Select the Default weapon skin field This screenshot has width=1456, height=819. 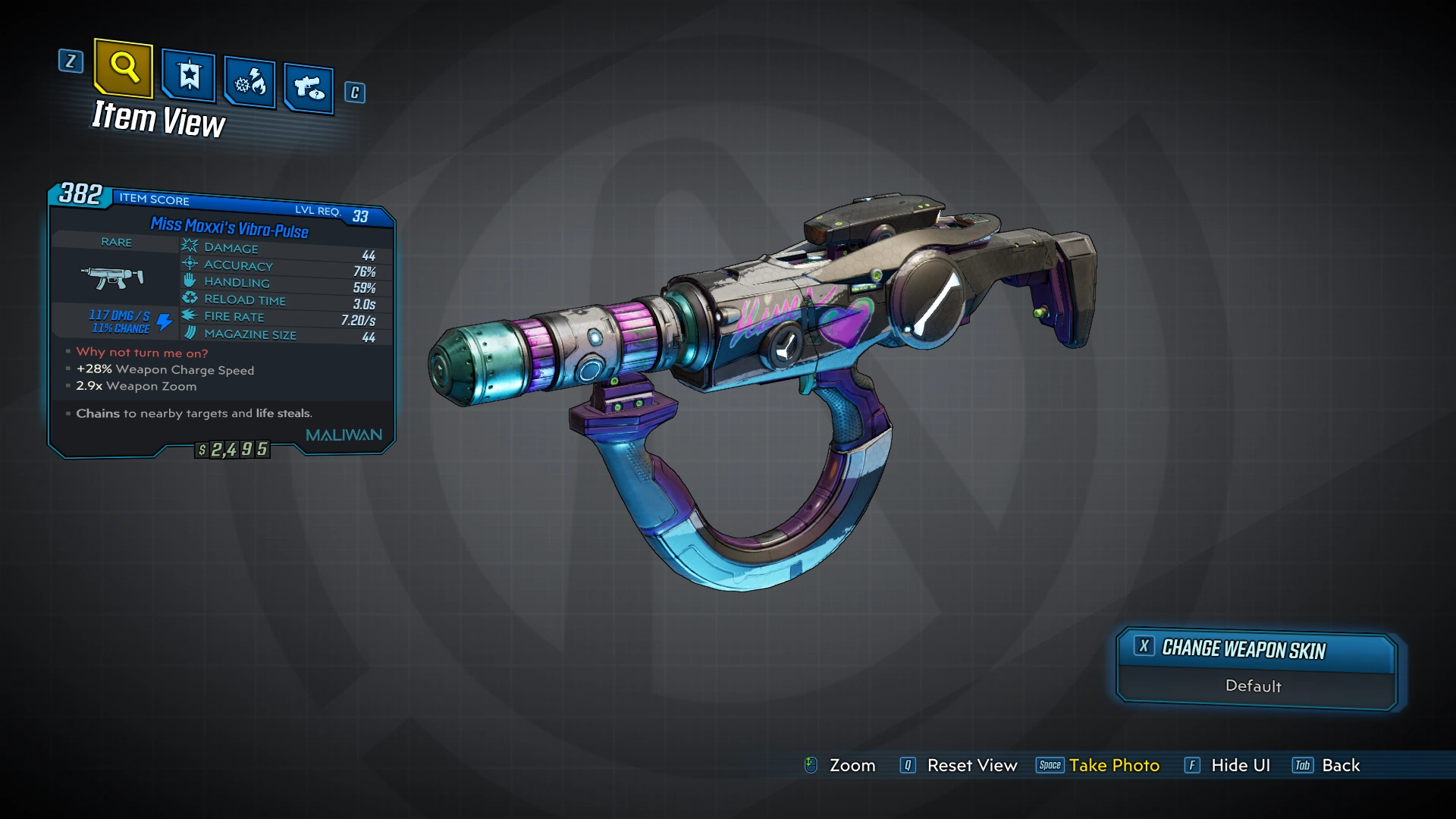click(x=1254, y=686)
